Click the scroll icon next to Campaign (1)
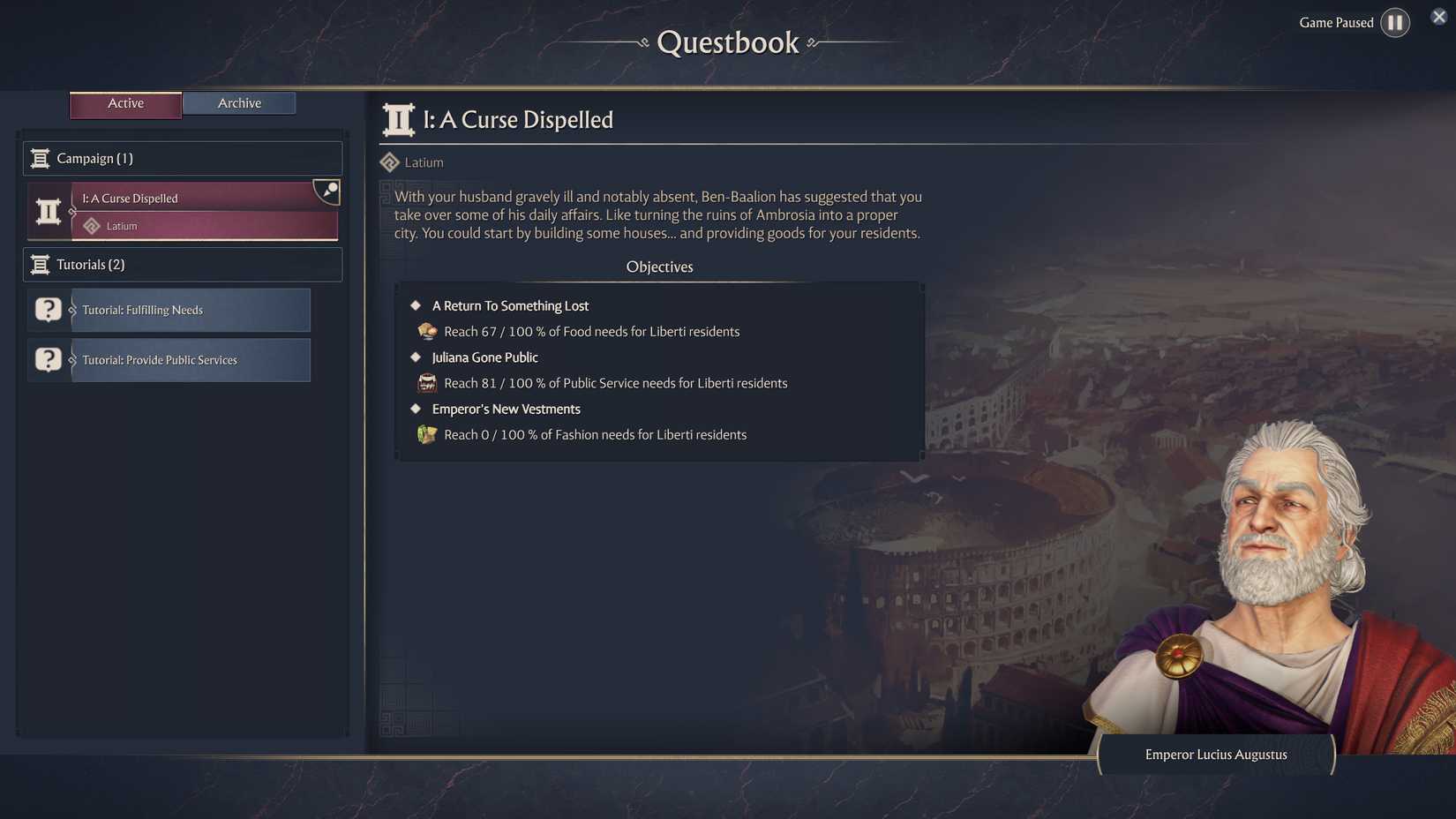This screenshot has width=1456, height=819. (x=40, y=158)
